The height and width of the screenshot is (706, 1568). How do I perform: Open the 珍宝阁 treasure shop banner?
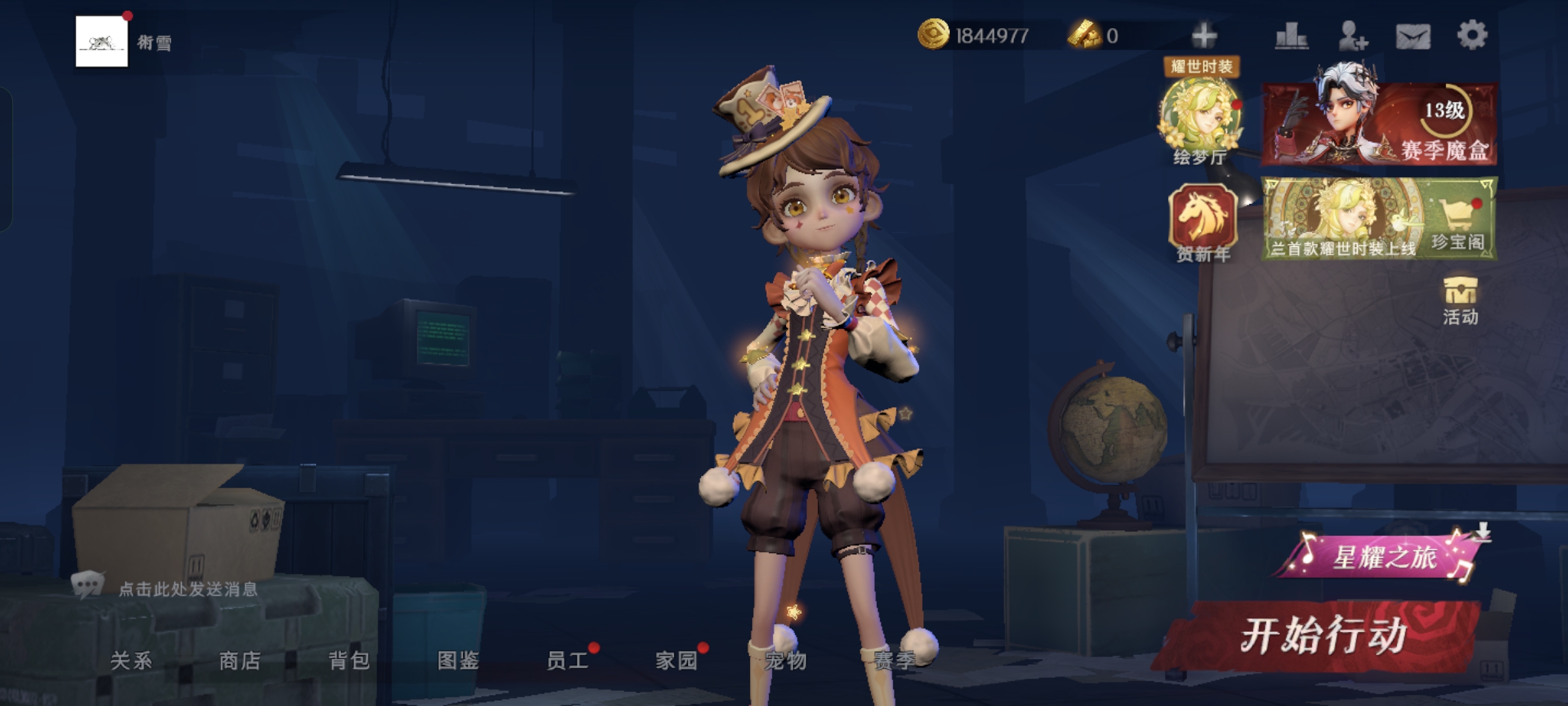1379,219
